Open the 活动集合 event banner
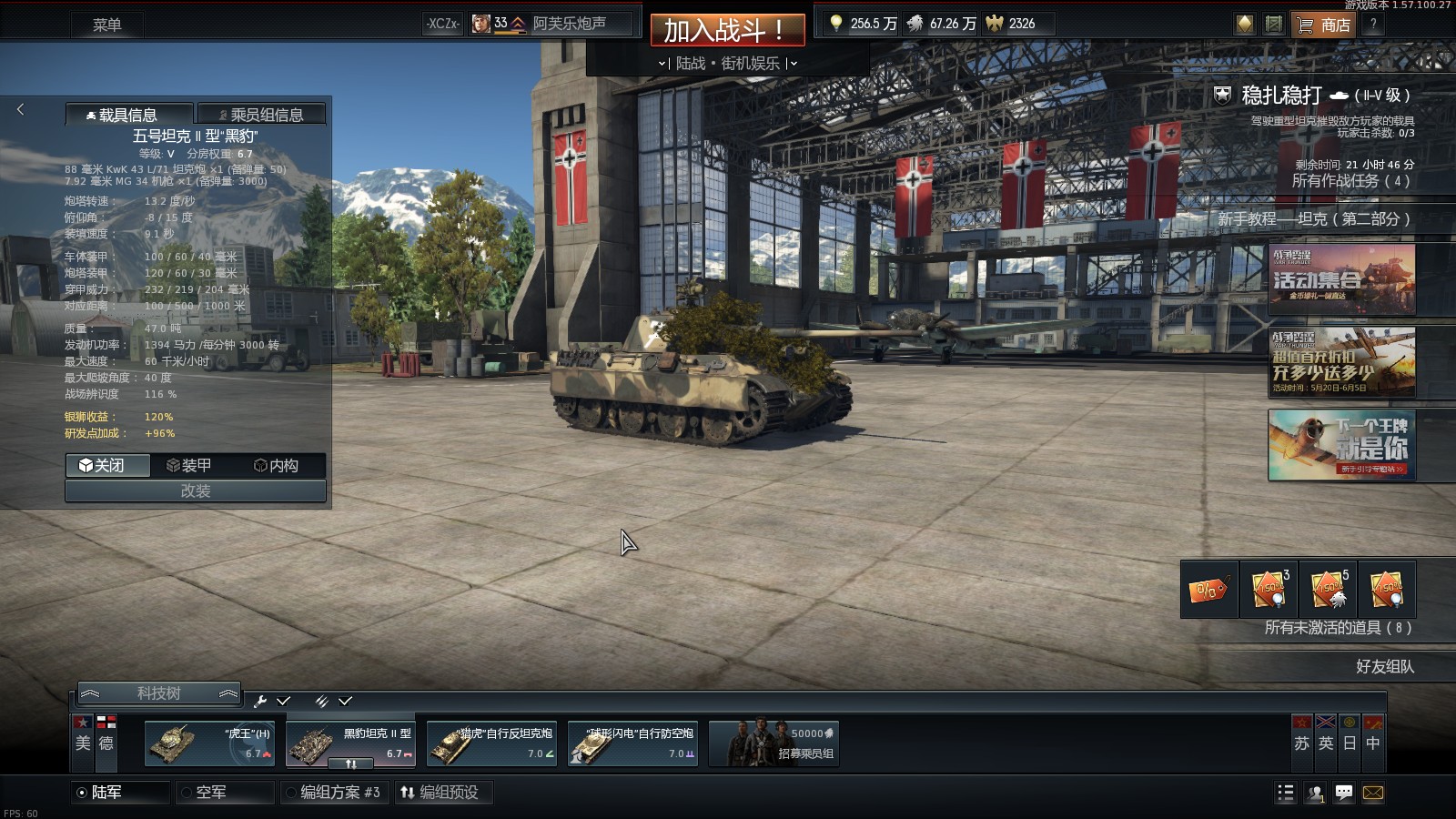Screen dimensions: 1456x819 1341,278
